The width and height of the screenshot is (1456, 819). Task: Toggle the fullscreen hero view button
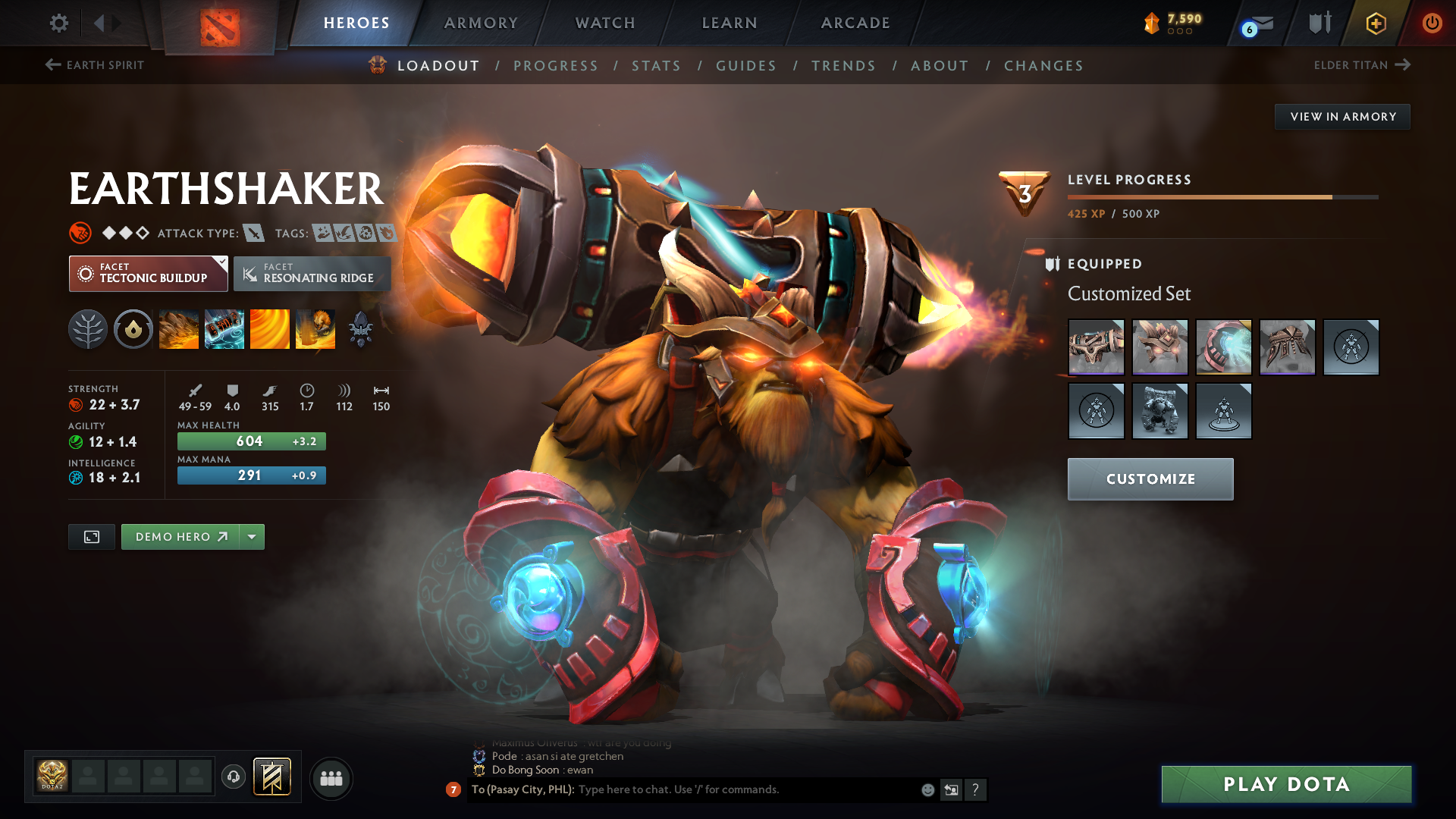(x=92, y=537)
